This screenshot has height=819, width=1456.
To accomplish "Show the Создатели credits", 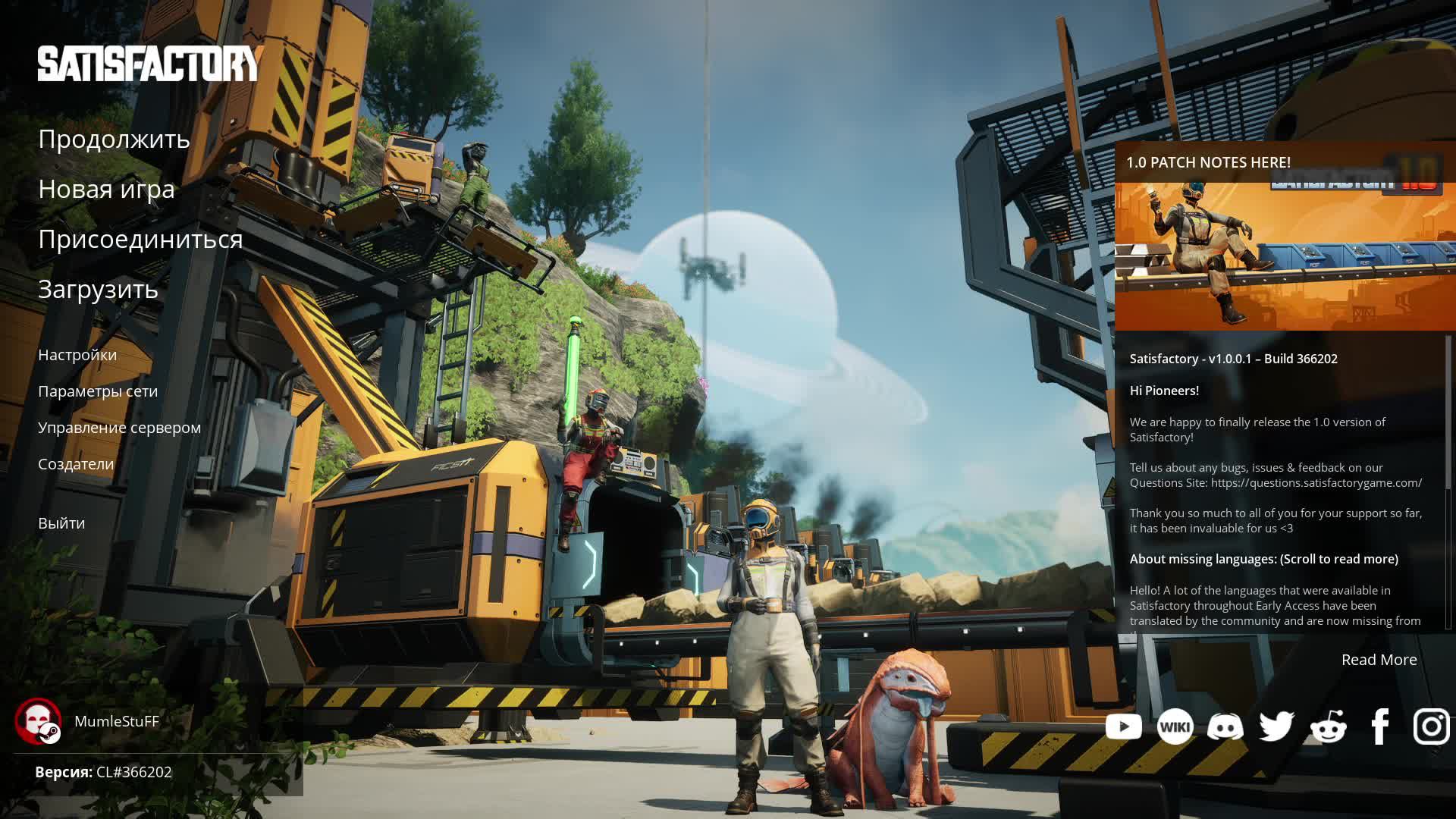I will pyautogui.click(x=76, y=464).
